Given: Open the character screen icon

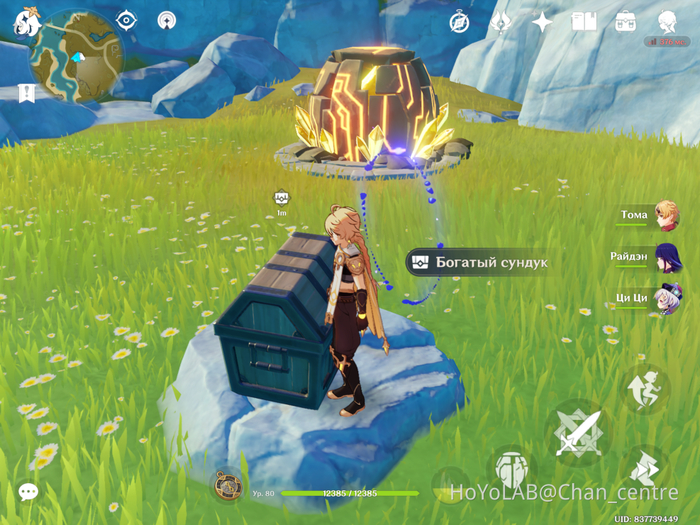Looking at the screenshot, I should (x=667, y=21).
